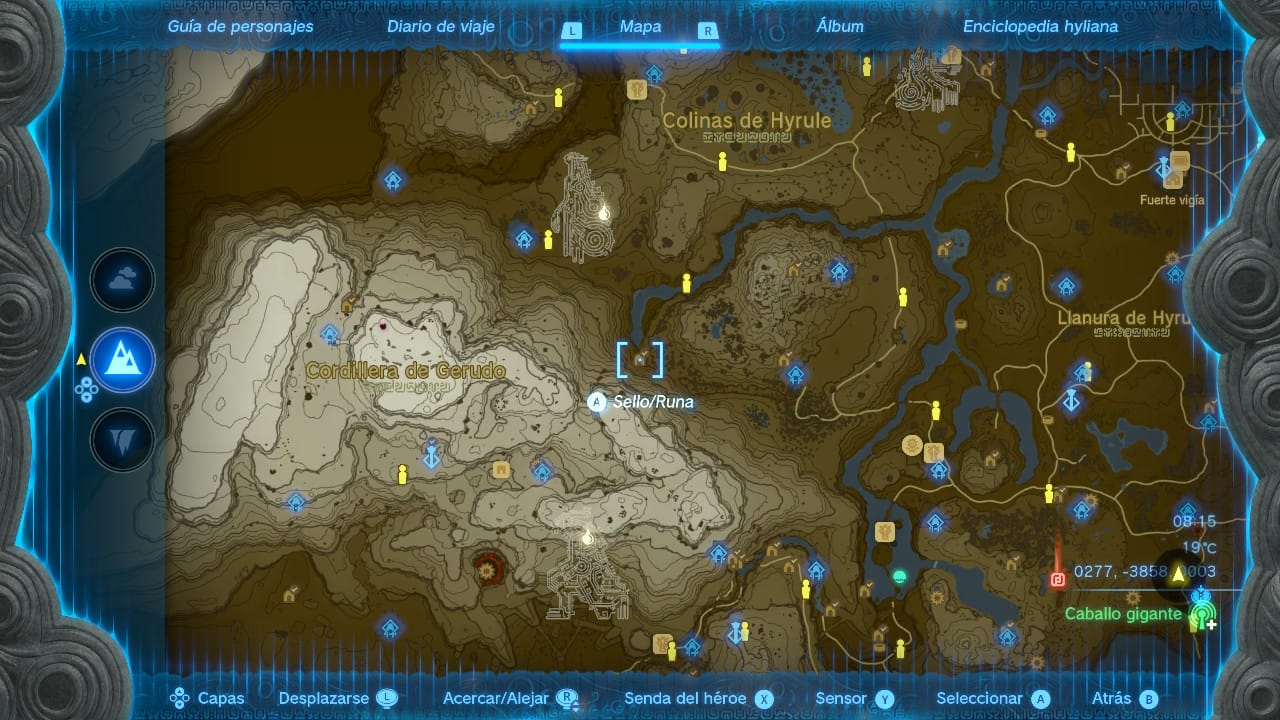This screenshot has height=720, width=1280.
Task: Select the surface layer mountain icon
Action: [123, 360]
